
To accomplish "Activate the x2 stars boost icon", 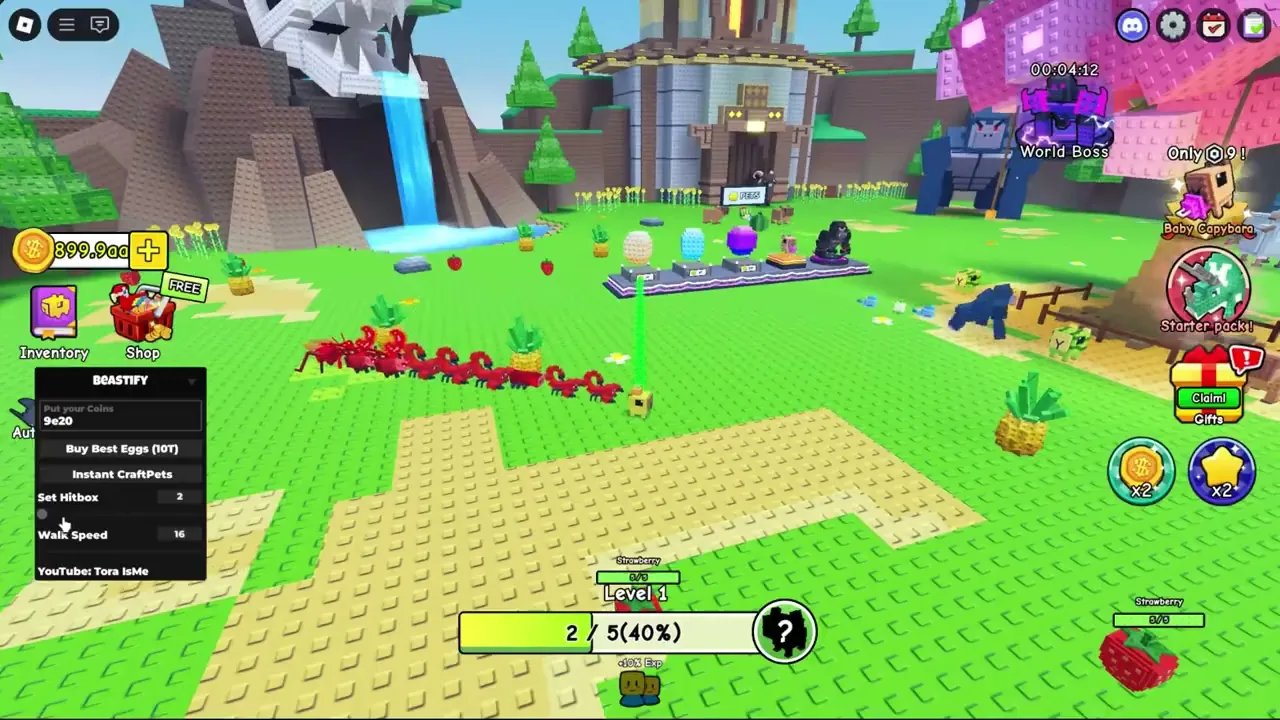I will (1222, 470).
